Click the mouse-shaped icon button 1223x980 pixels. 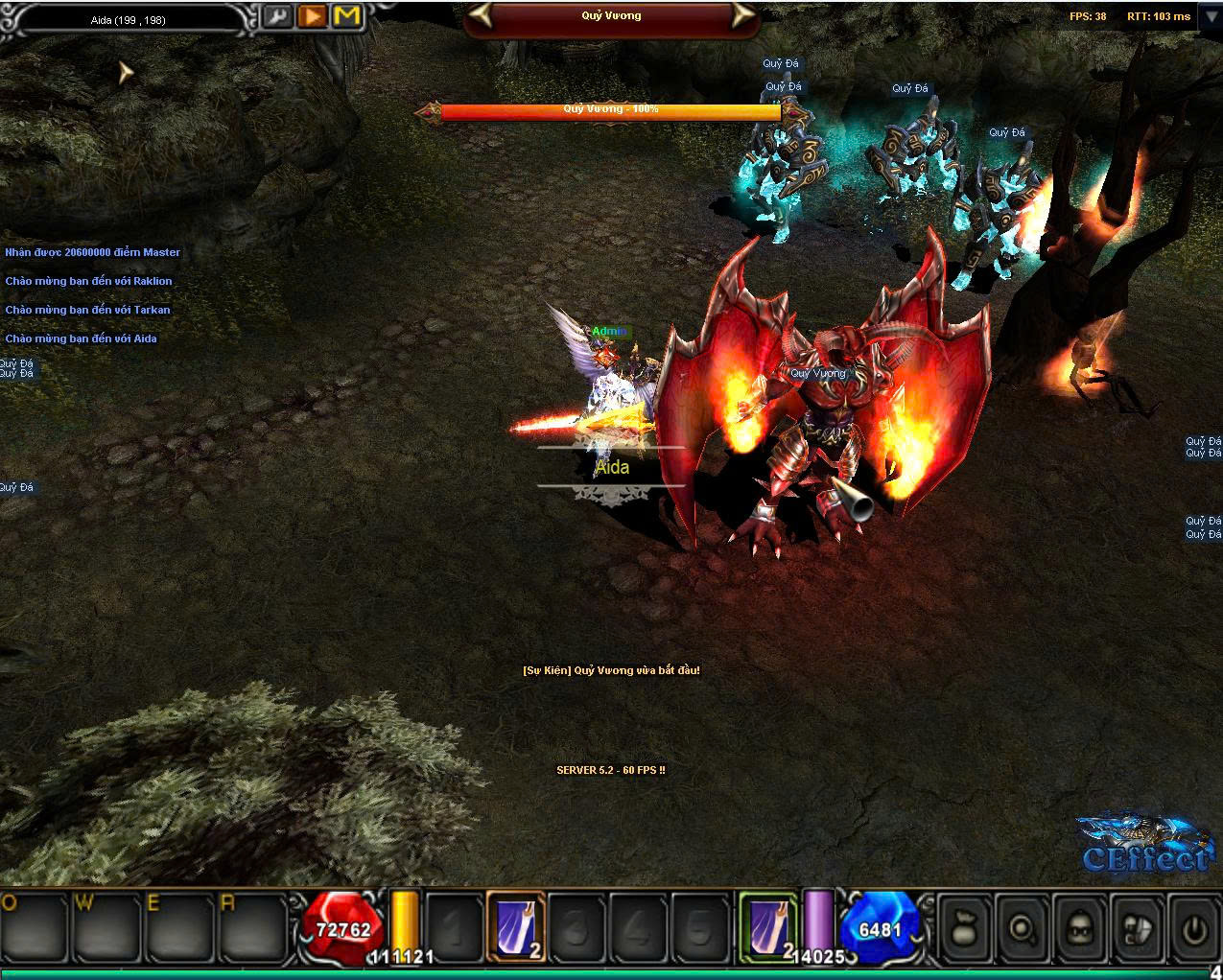coord(1137,928)
